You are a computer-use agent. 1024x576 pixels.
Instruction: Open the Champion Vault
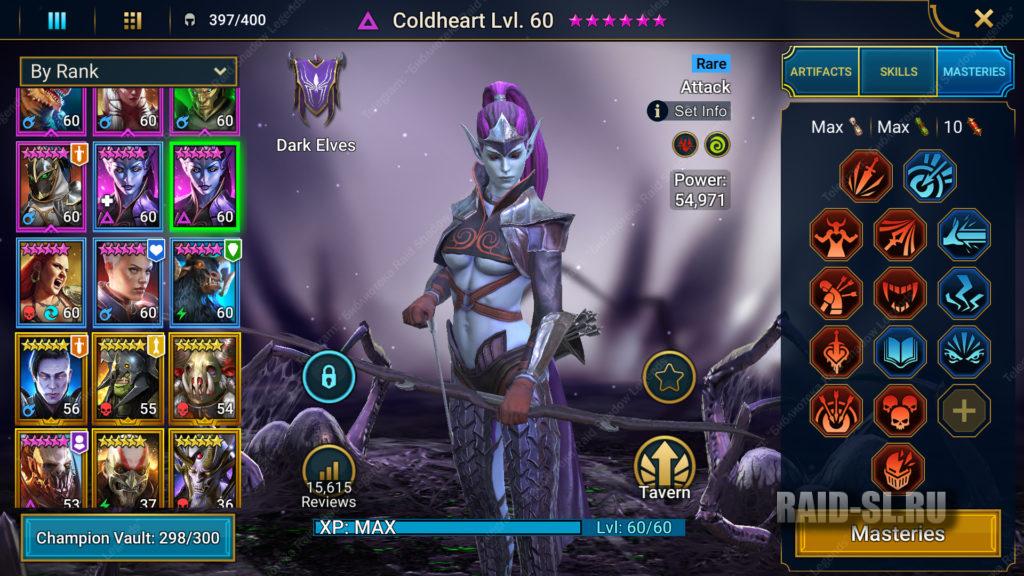(x=127, y=538)
